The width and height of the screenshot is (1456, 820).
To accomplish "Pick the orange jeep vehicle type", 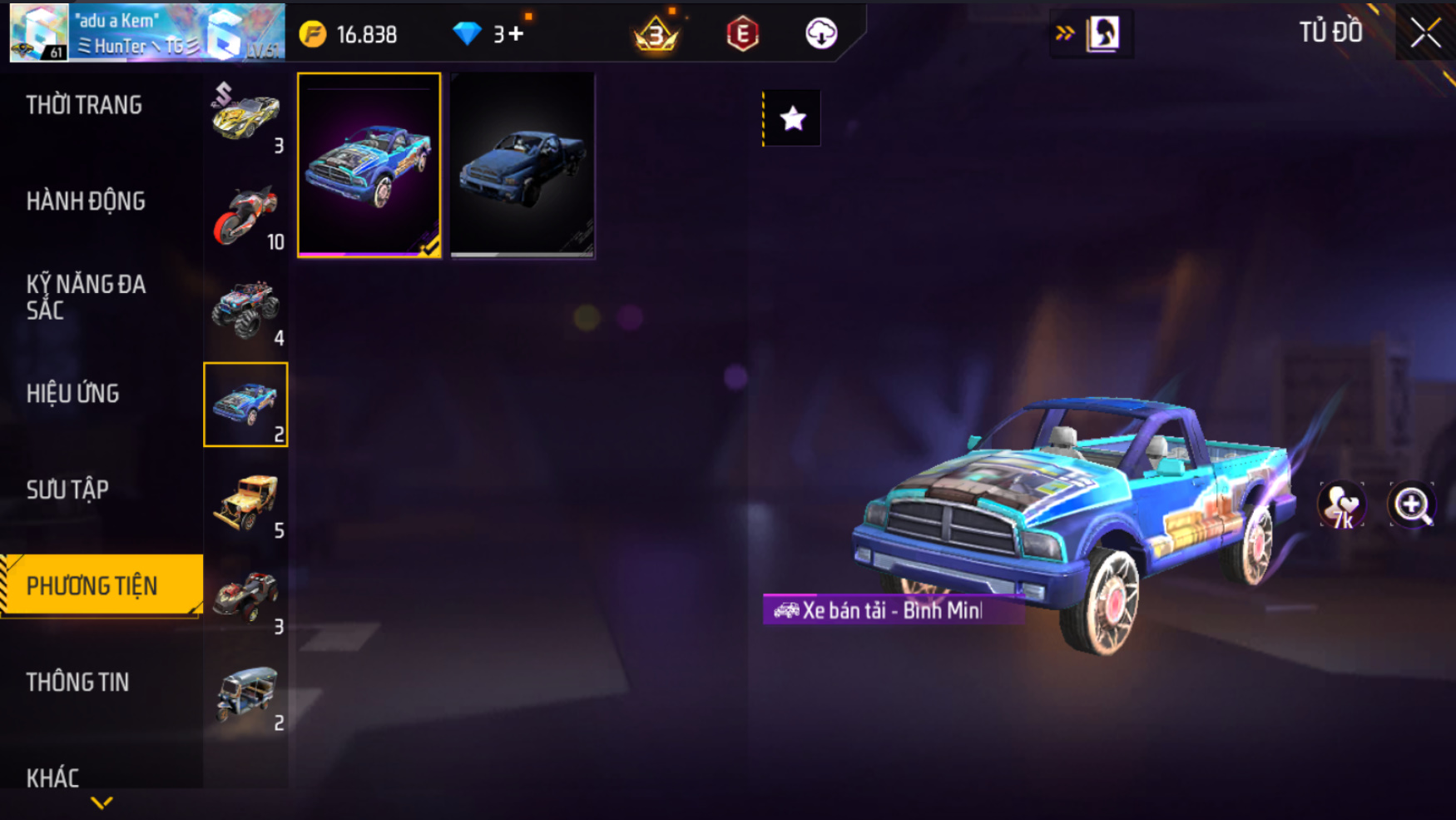I will pyautogui.click(x=245, y=503).
